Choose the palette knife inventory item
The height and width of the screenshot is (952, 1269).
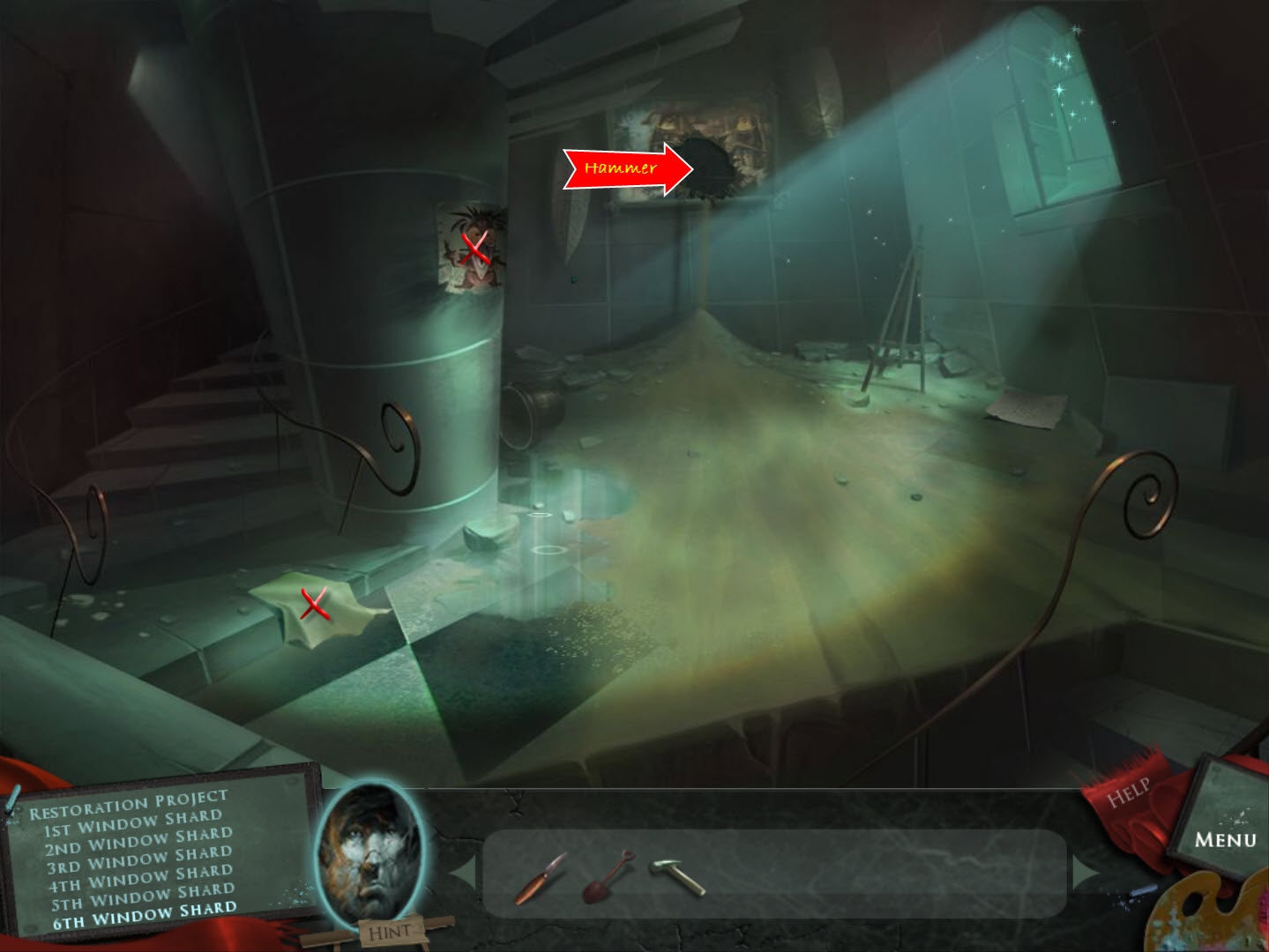coord(541,878)
